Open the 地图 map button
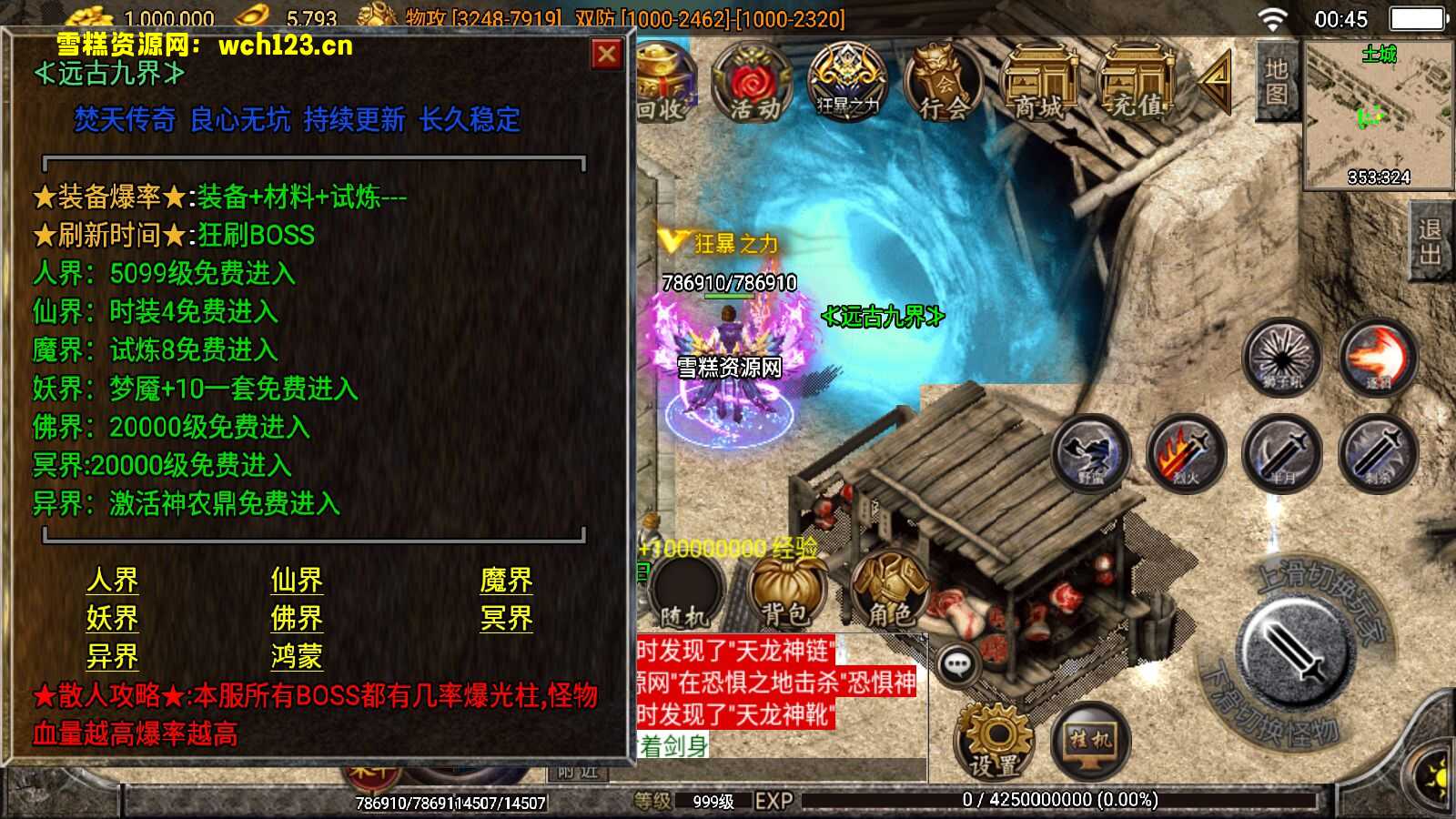The image size is (1456, 819). point(1276,80)
